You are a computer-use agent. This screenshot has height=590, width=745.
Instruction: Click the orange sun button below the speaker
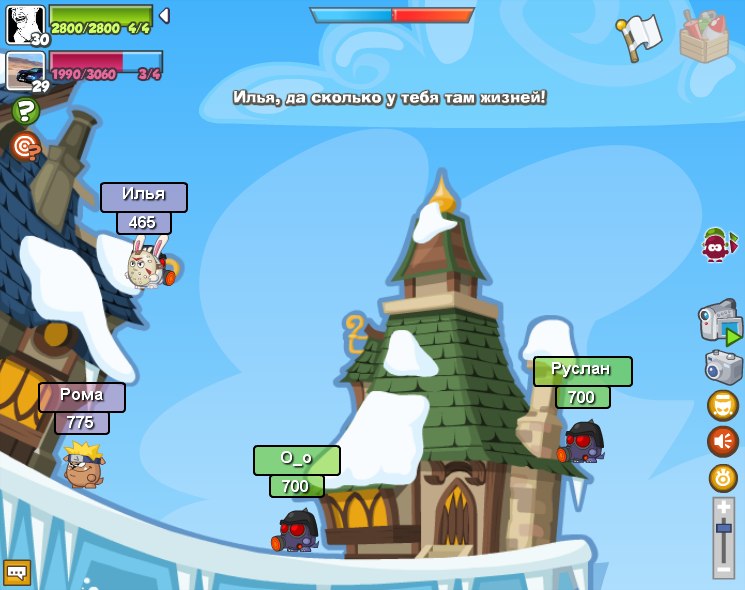click(x=723, y=477)
